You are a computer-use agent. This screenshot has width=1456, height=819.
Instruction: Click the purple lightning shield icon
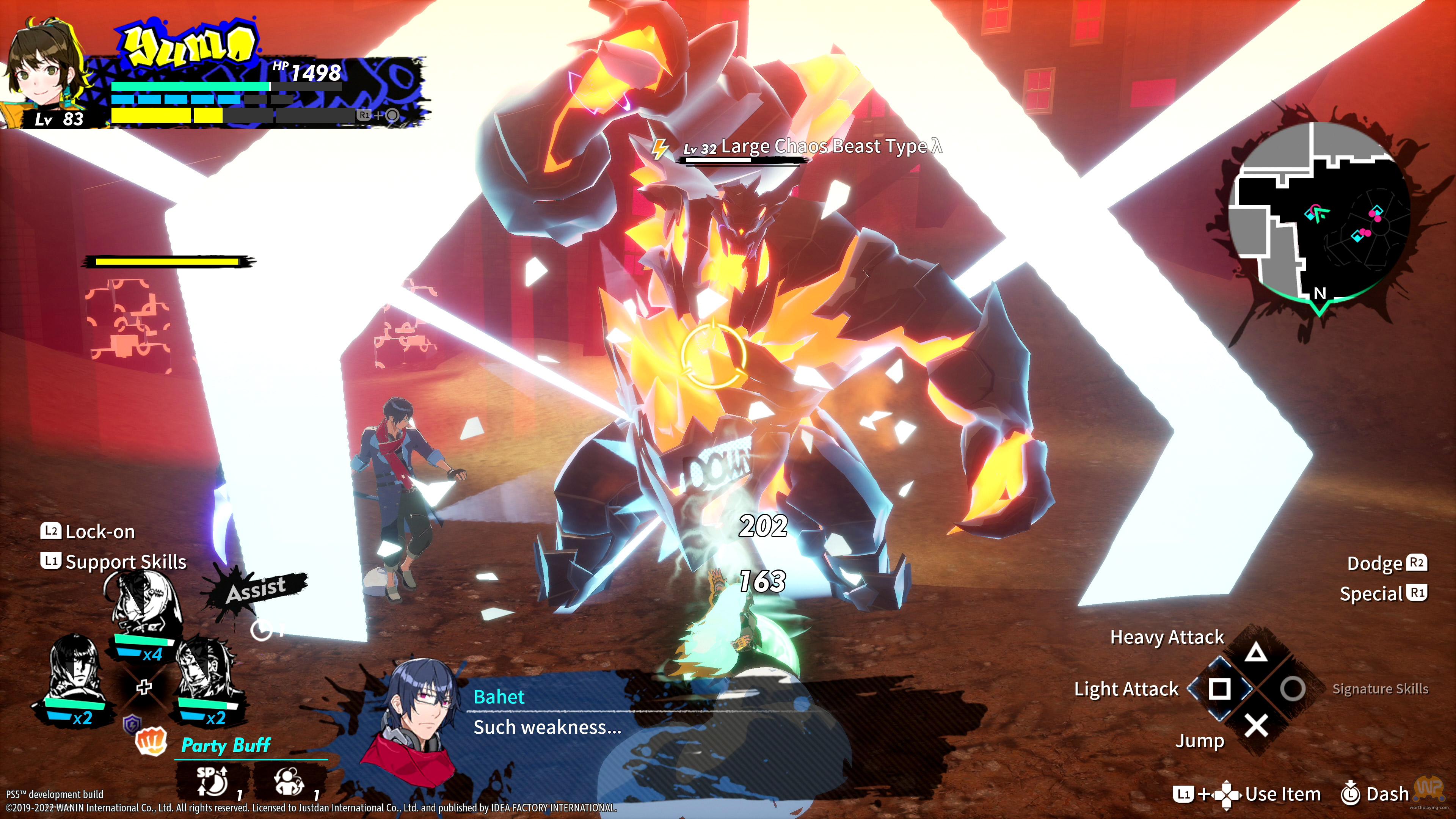[x=132, y=722]
